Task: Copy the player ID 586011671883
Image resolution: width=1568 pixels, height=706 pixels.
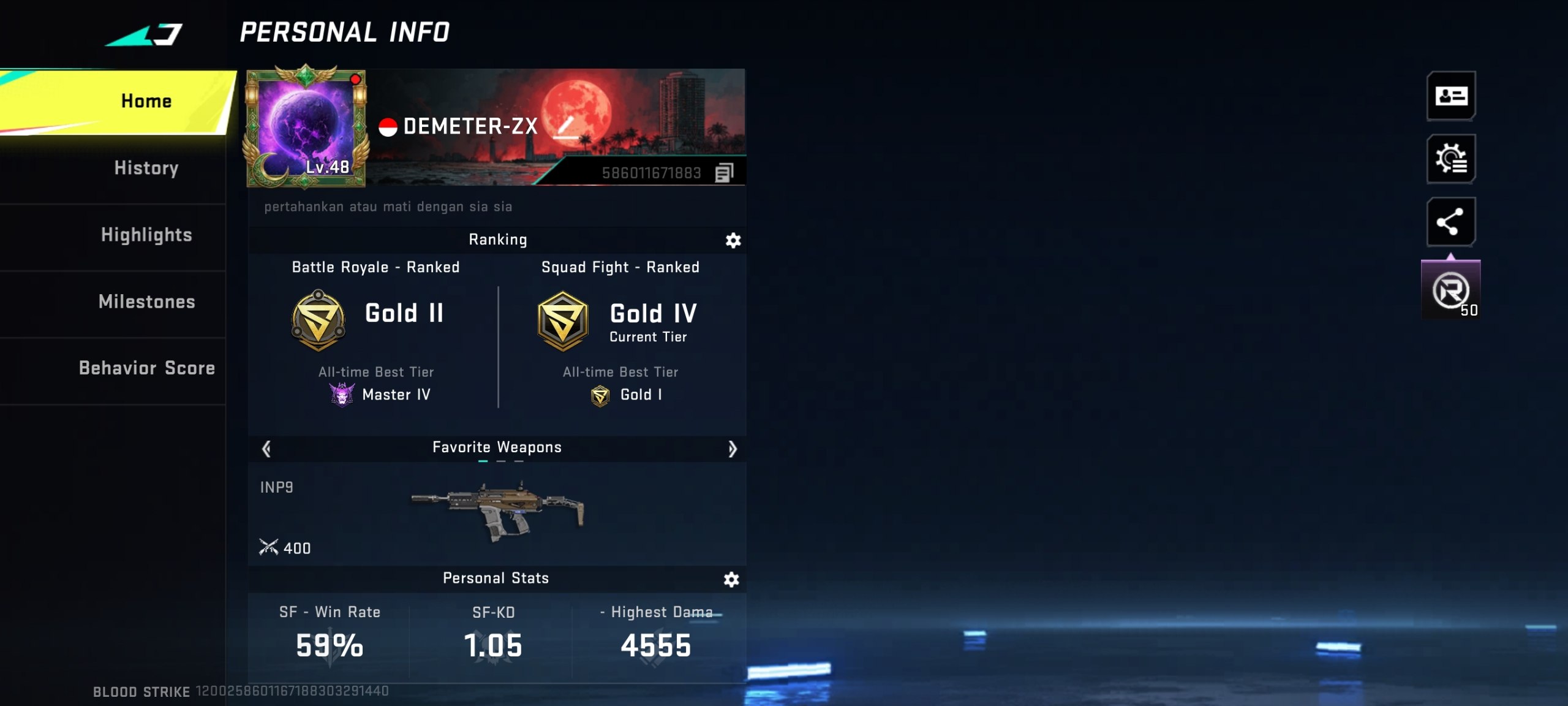Action: tap(725, 173)
